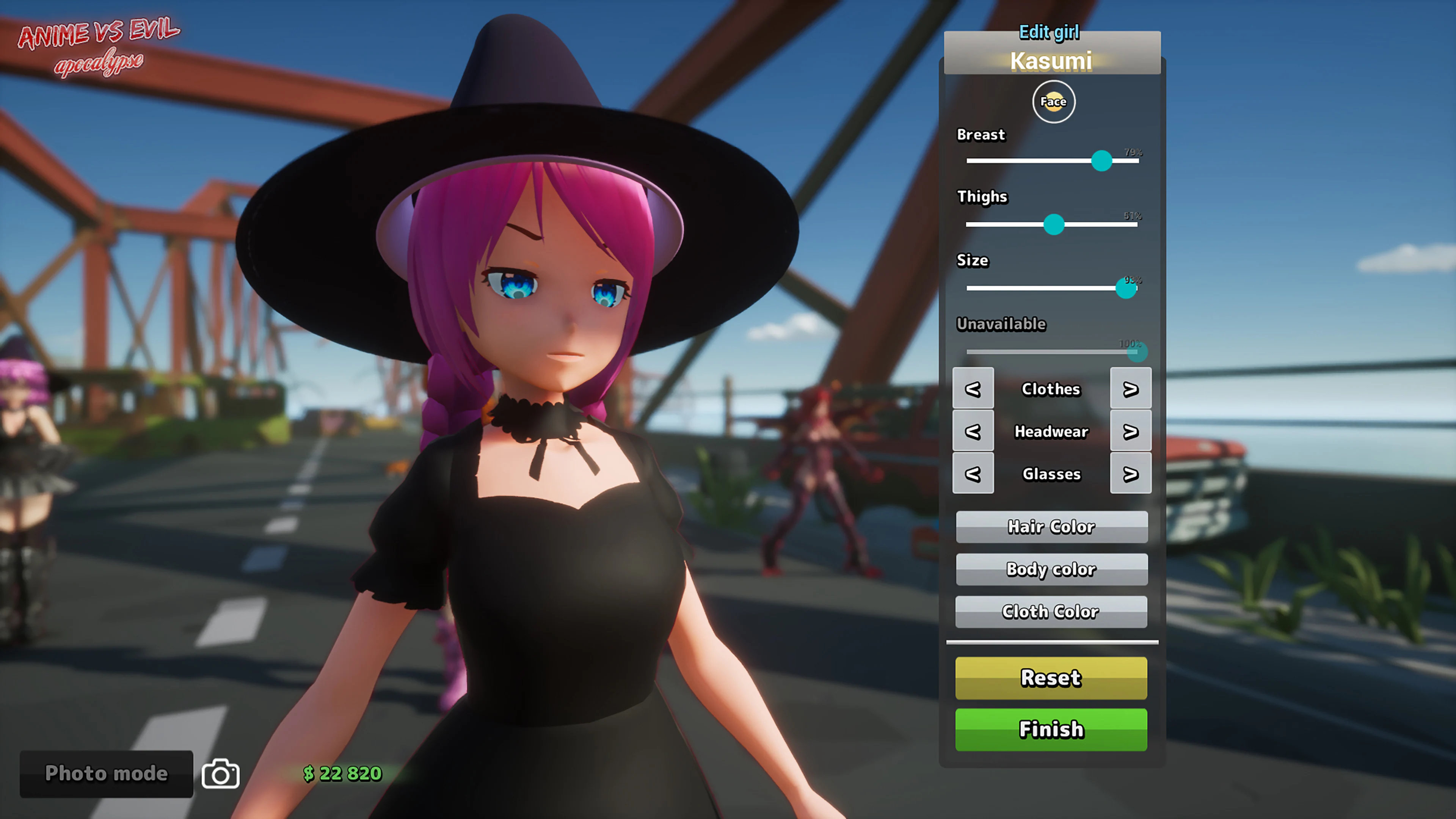Click the camera icon near Photo mode

pos(220,773)
